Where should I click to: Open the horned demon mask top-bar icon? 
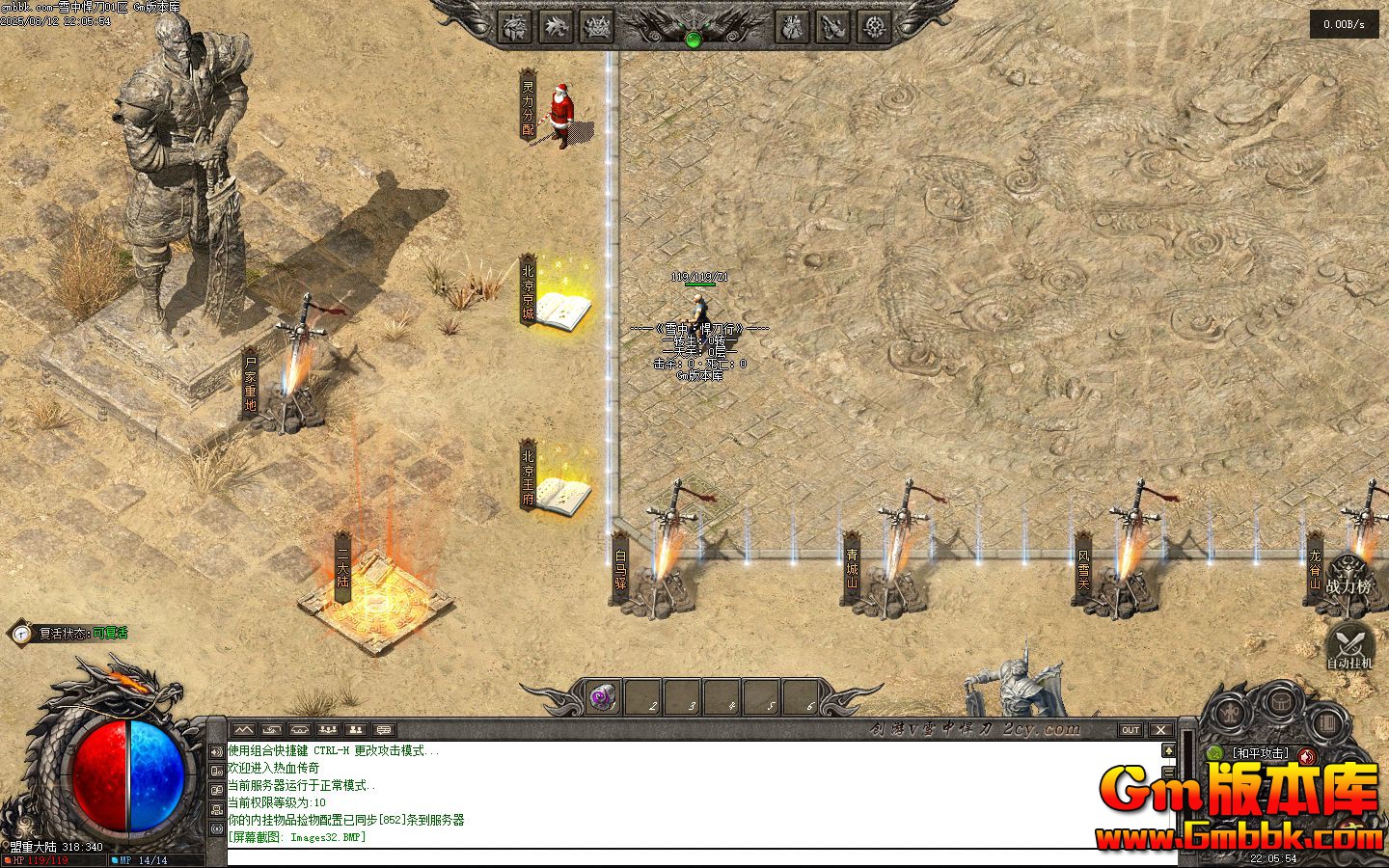coord(596,27)
